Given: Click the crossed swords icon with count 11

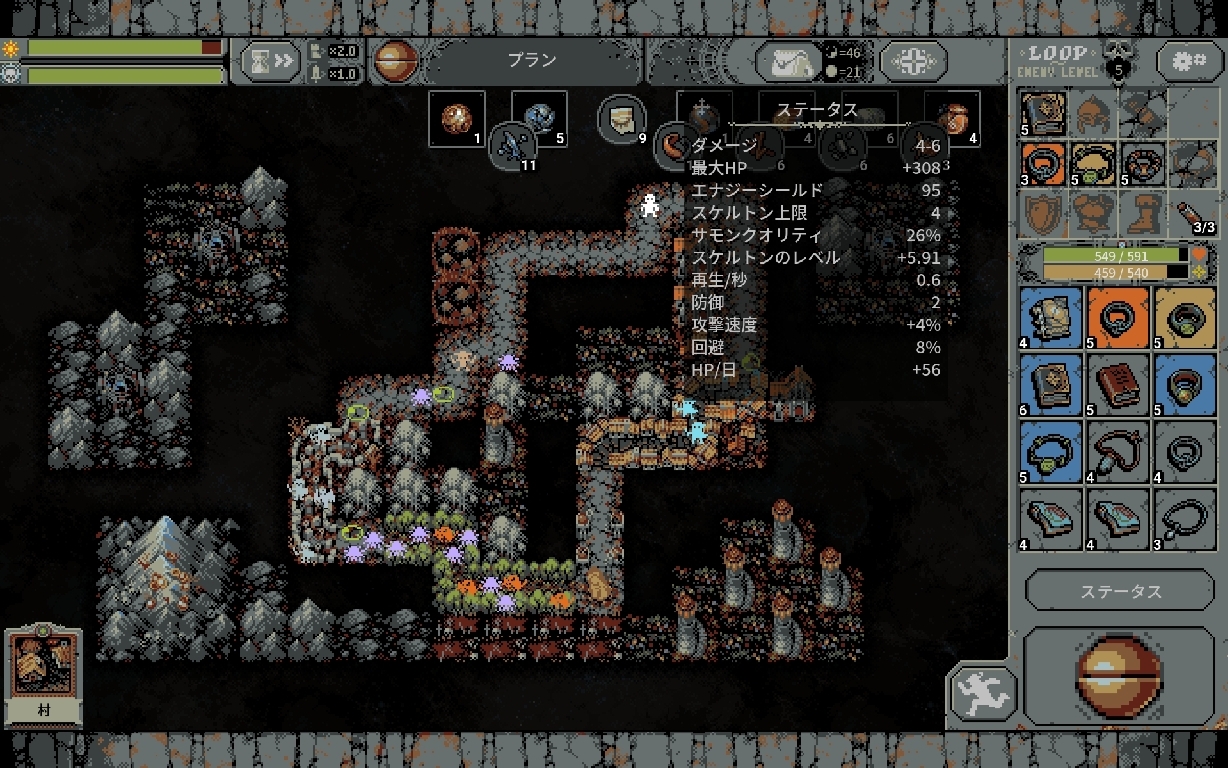Looking at the screenshot, I should pos(515,145).
